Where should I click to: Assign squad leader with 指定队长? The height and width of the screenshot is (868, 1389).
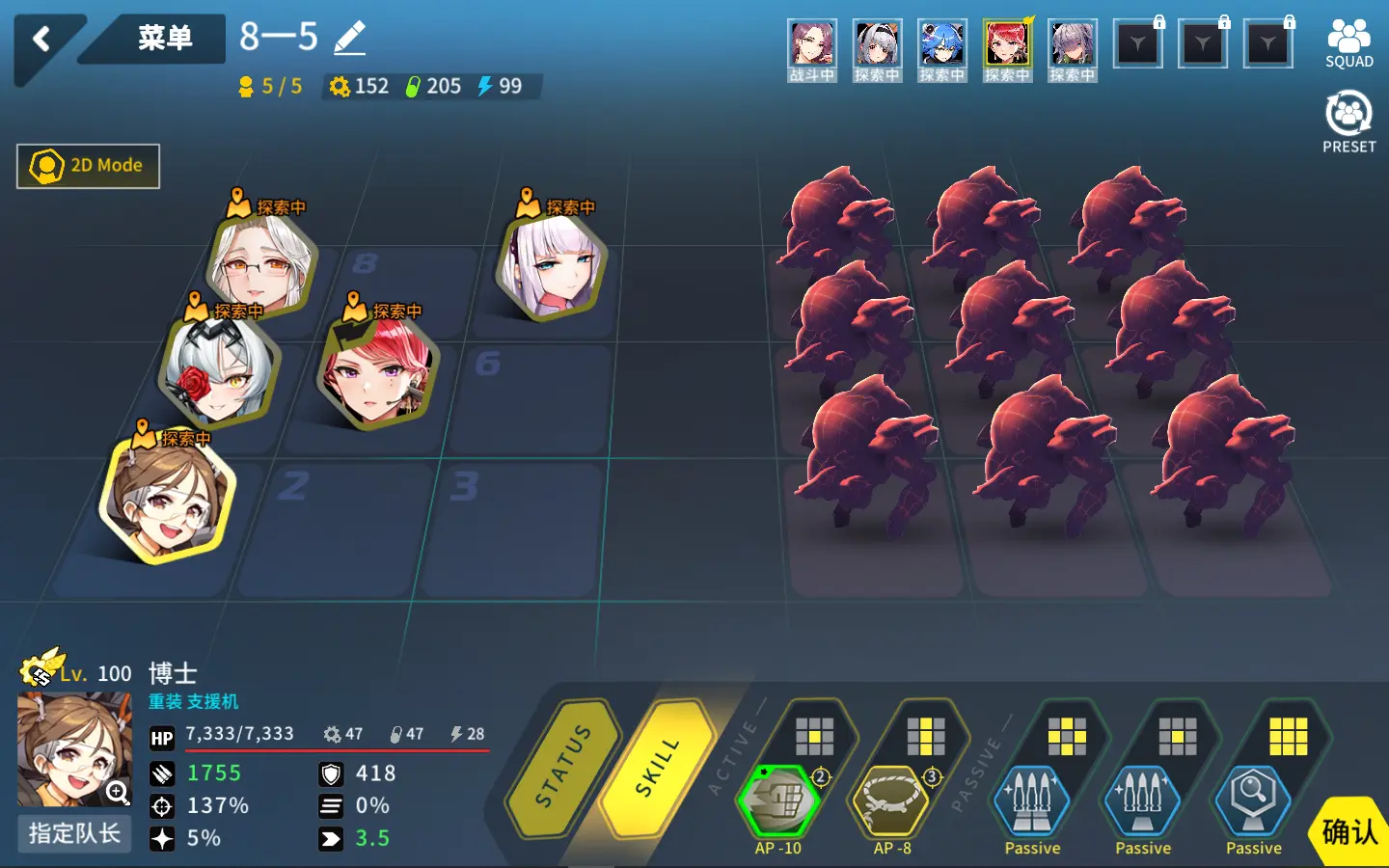coord(74,833)
